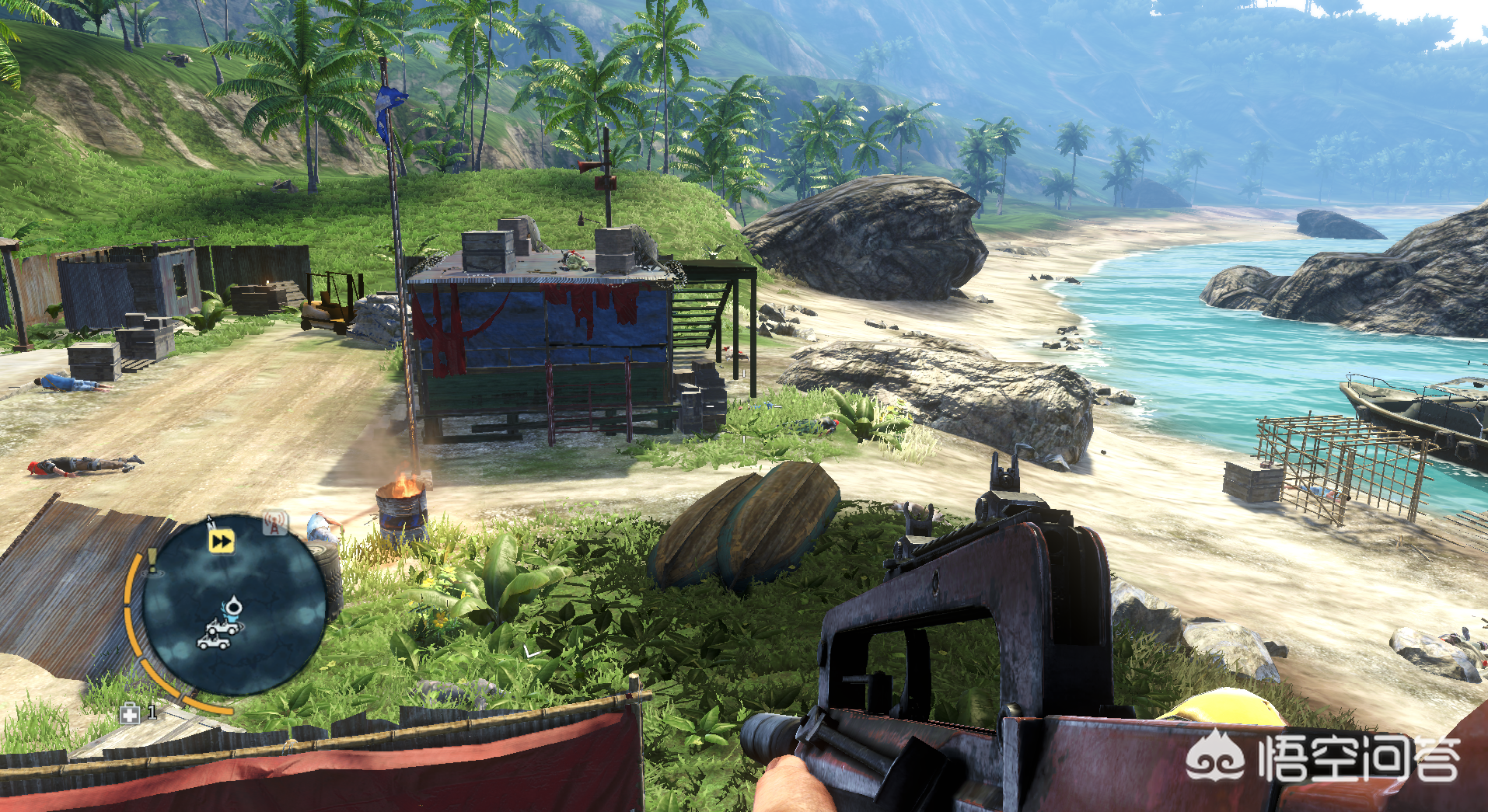Screen dimensions: 1488x812
Task: Click the white player position marker
Action: (232, 607)
